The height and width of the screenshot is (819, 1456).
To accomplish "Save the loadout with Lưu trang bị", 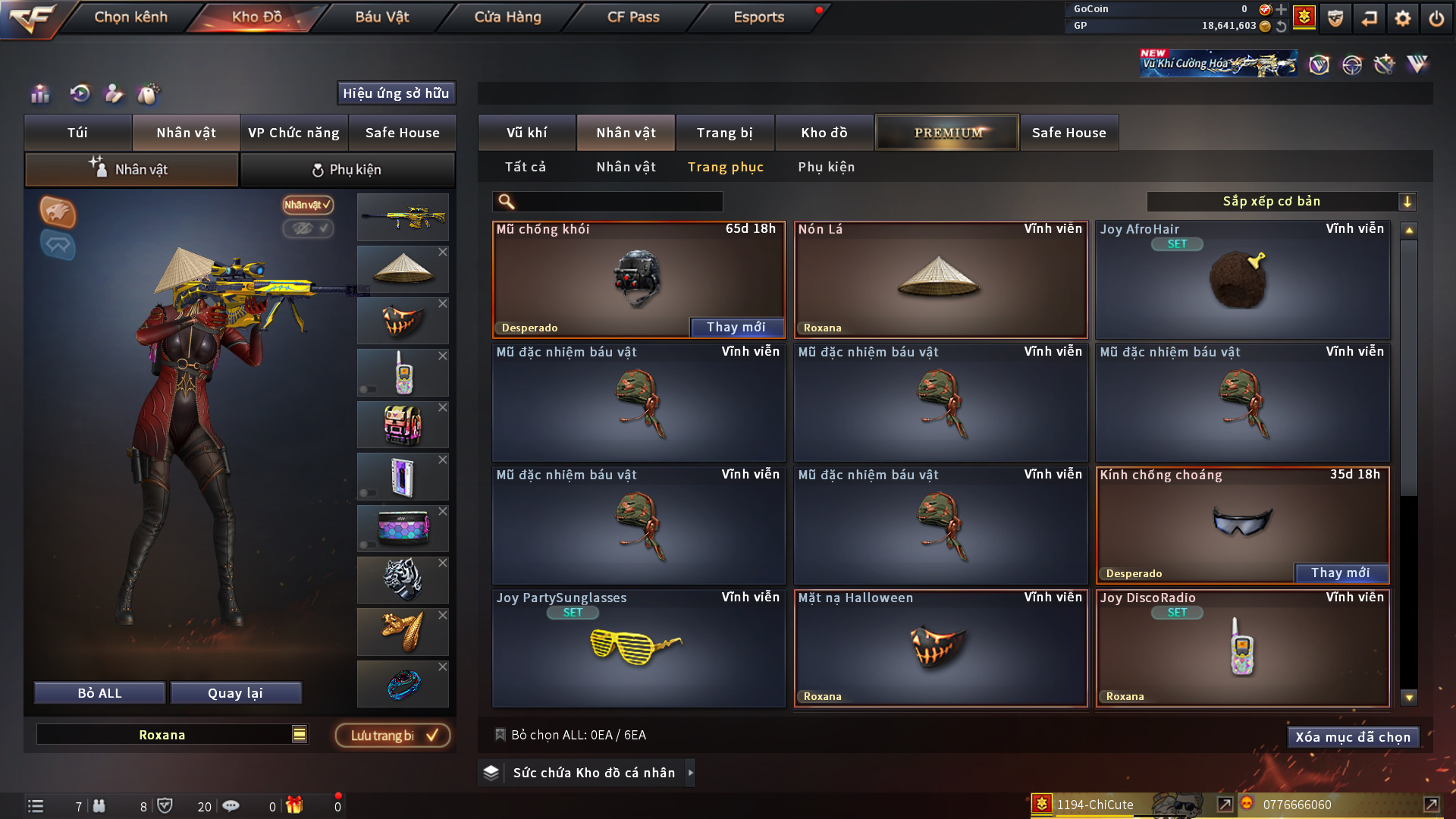I will pyautogui.click(x=393, y=736).
